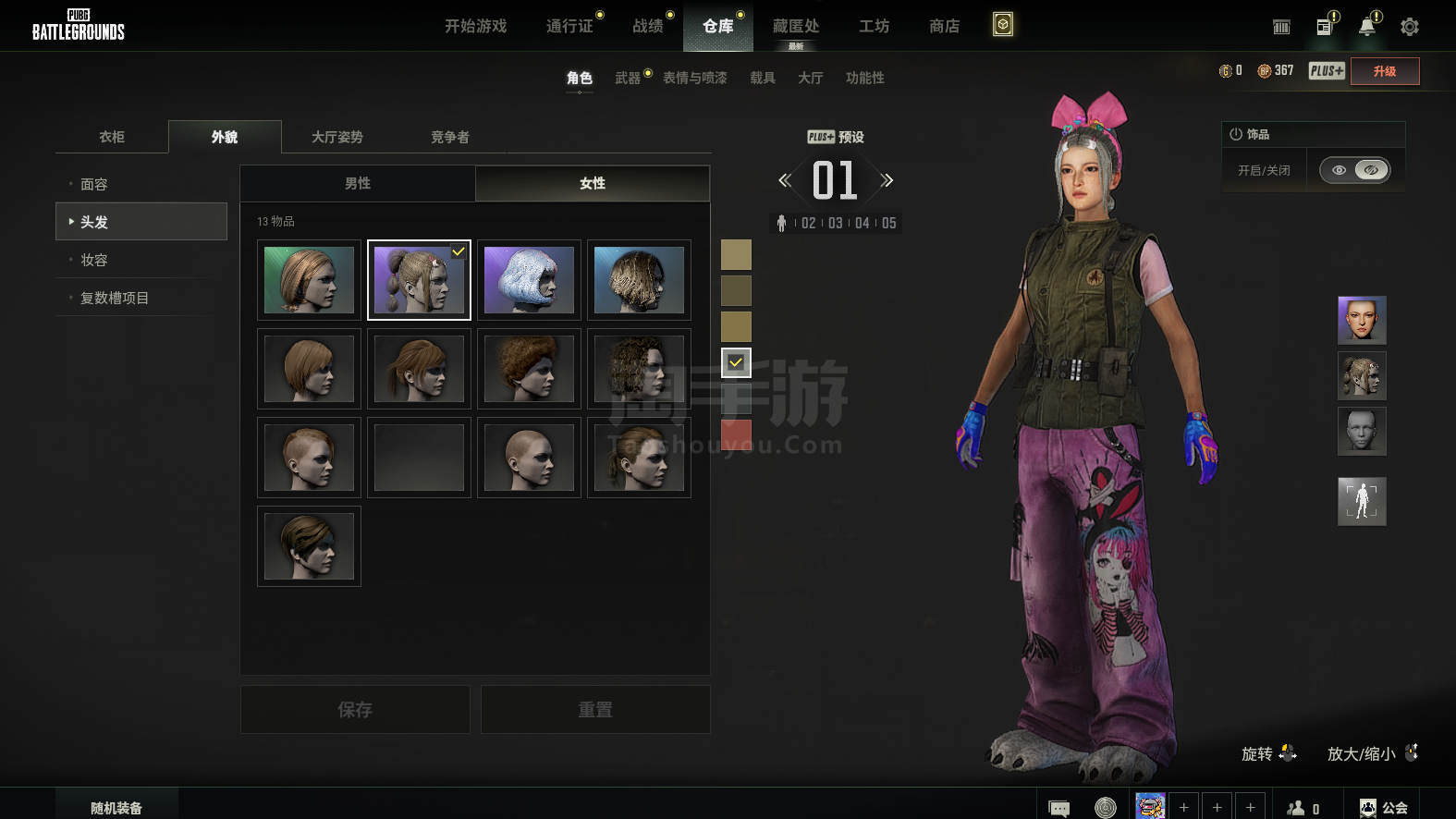This screenshot has width=1456, height=819.
Task: Choose the 男性 male gender tab
Action: (x=358, y=183)
